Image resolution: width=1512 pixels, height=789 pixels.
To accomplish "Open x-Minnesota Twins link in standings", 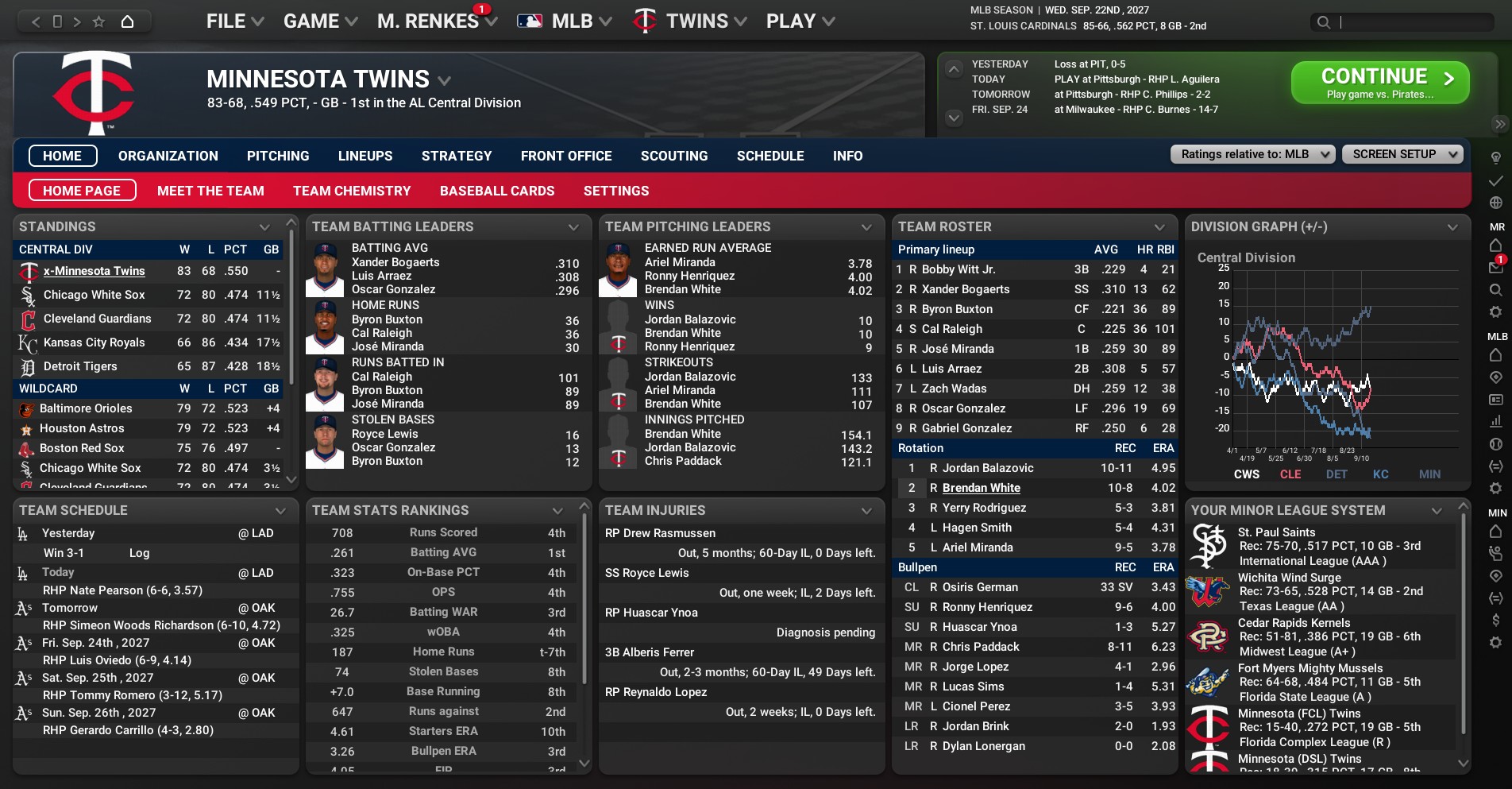I will click(94, 271).
